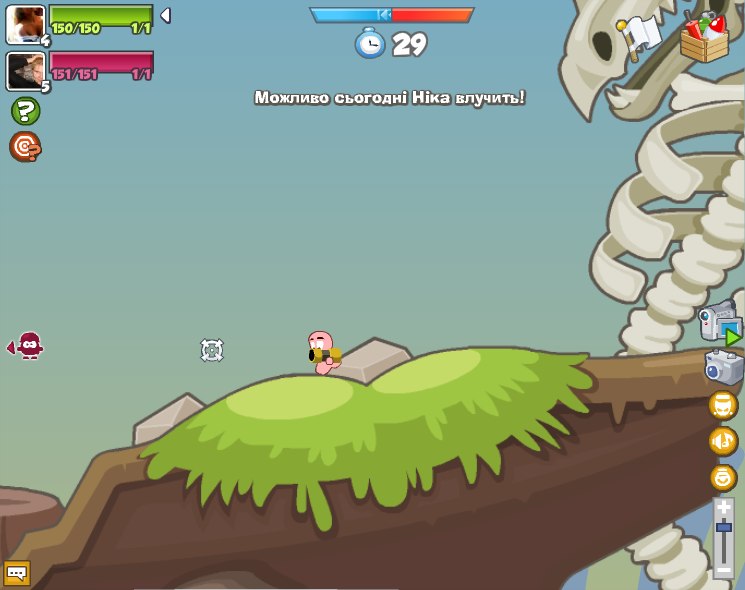
Task: Collapse the team panel with the white arrow
Action: [165, 15]
